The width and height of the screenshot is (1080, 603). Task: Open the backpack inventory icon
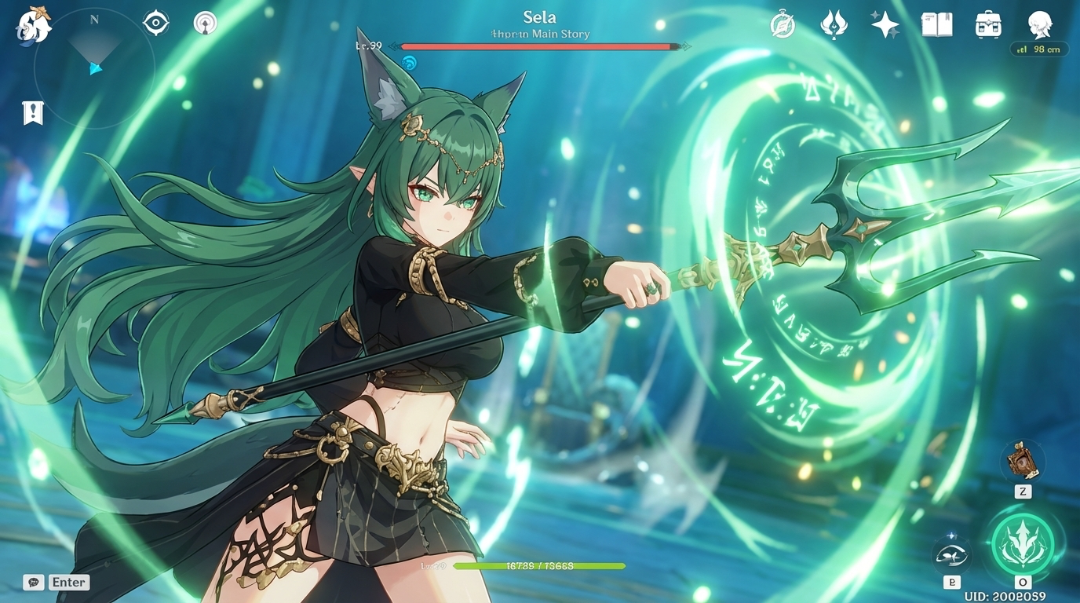(x=989, y=25)
